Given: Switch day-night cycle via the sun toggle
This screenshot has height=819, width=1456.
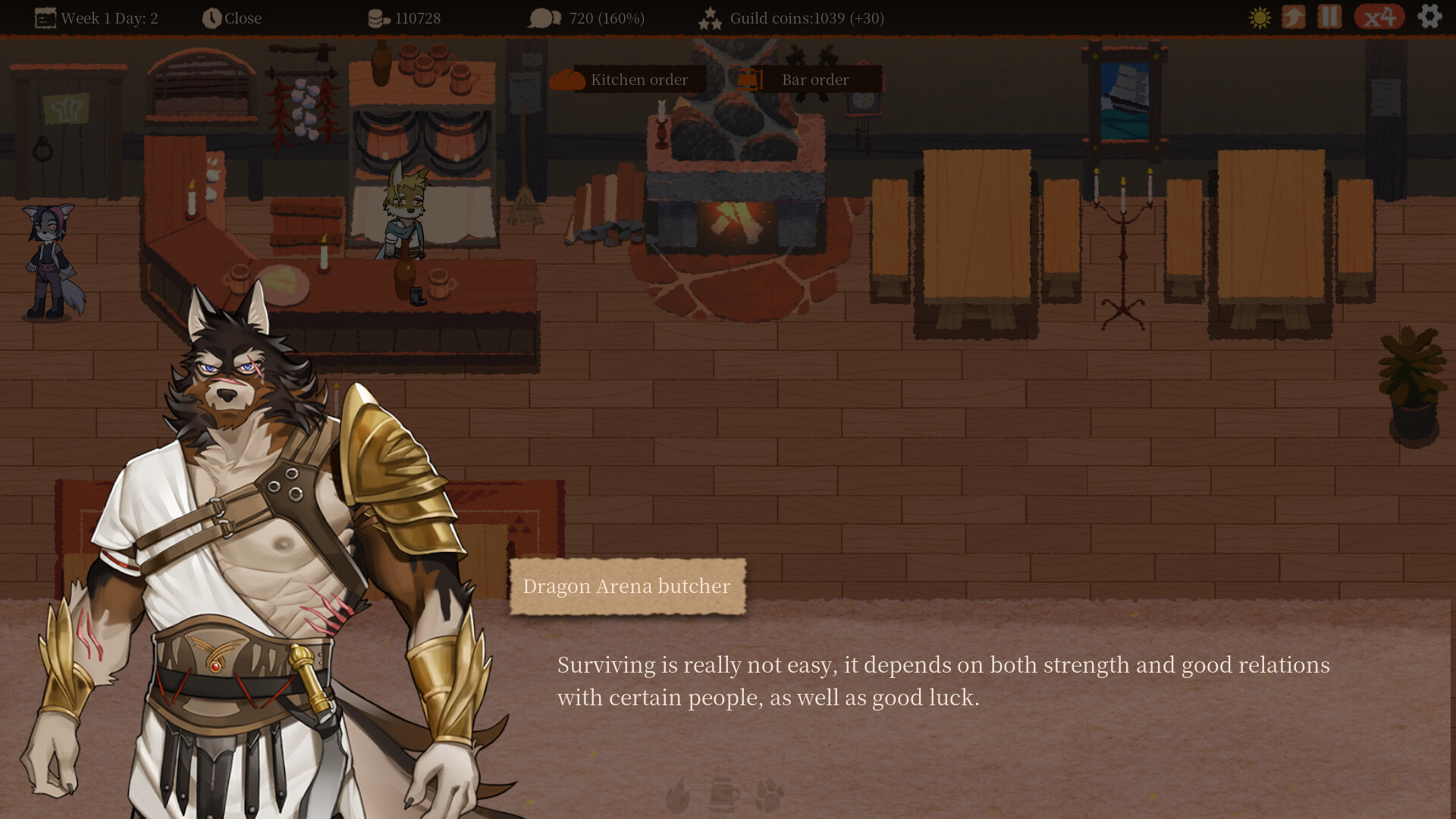Looking at the screenshot, I should point(1258,17).
